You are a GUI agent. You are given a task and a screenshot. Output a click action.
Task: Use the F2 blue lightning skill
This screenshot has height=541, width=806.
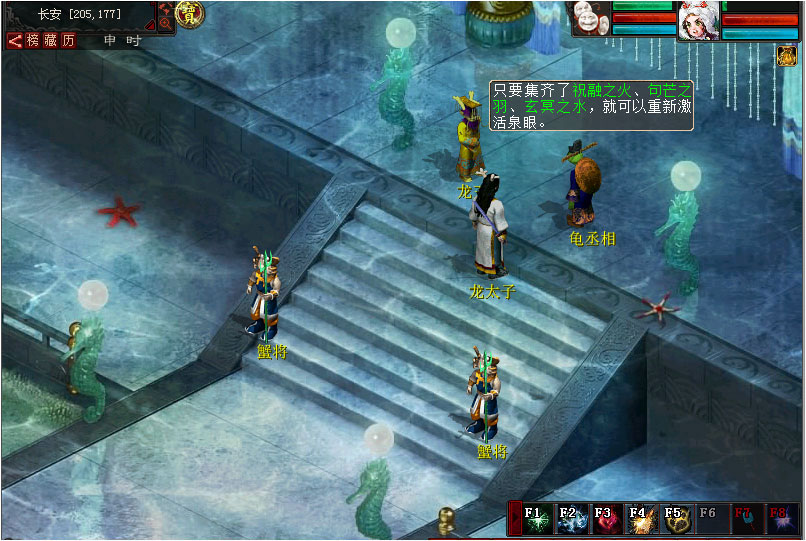point(570,519)
